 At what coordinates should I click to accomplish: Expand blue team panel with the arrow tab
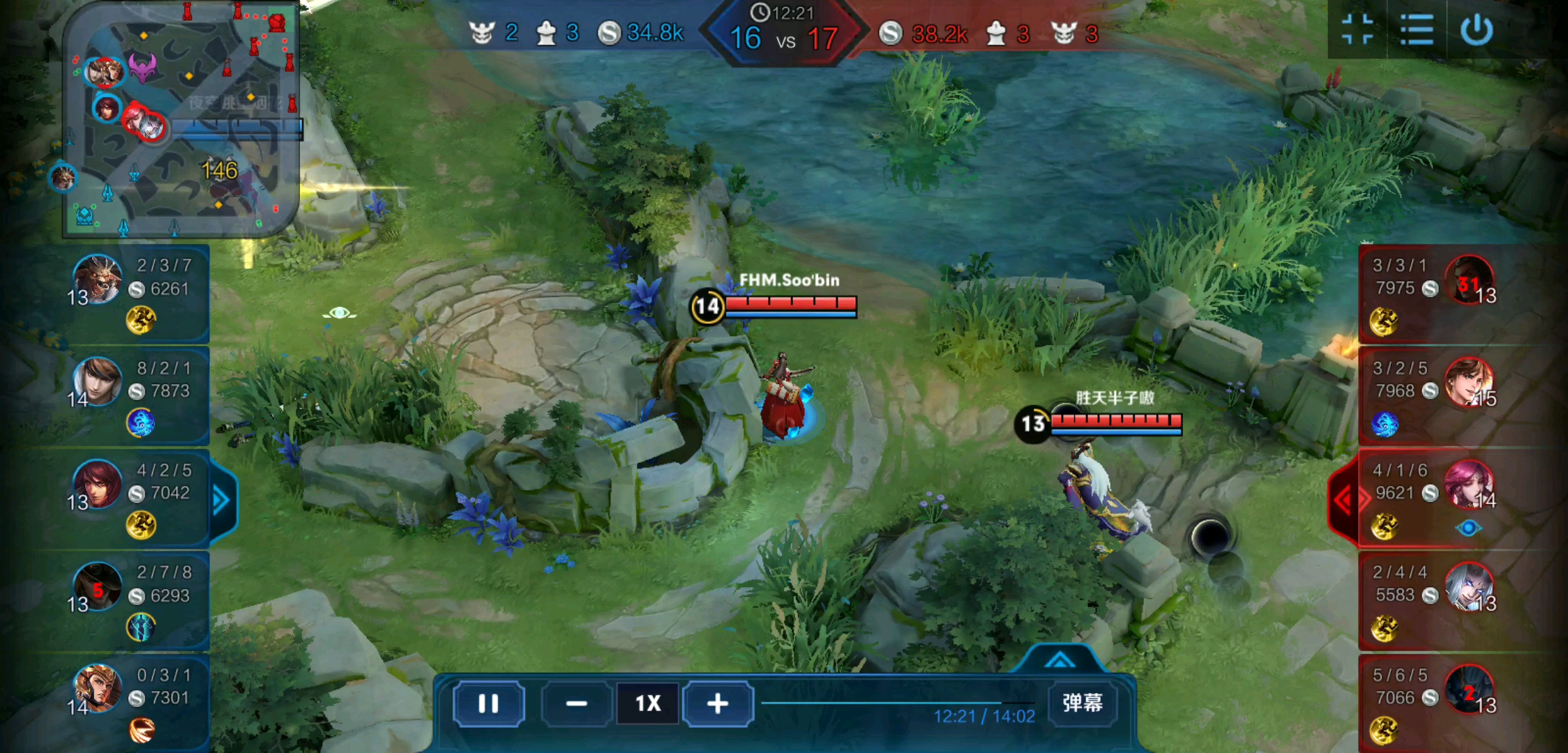tap(221, 500)
